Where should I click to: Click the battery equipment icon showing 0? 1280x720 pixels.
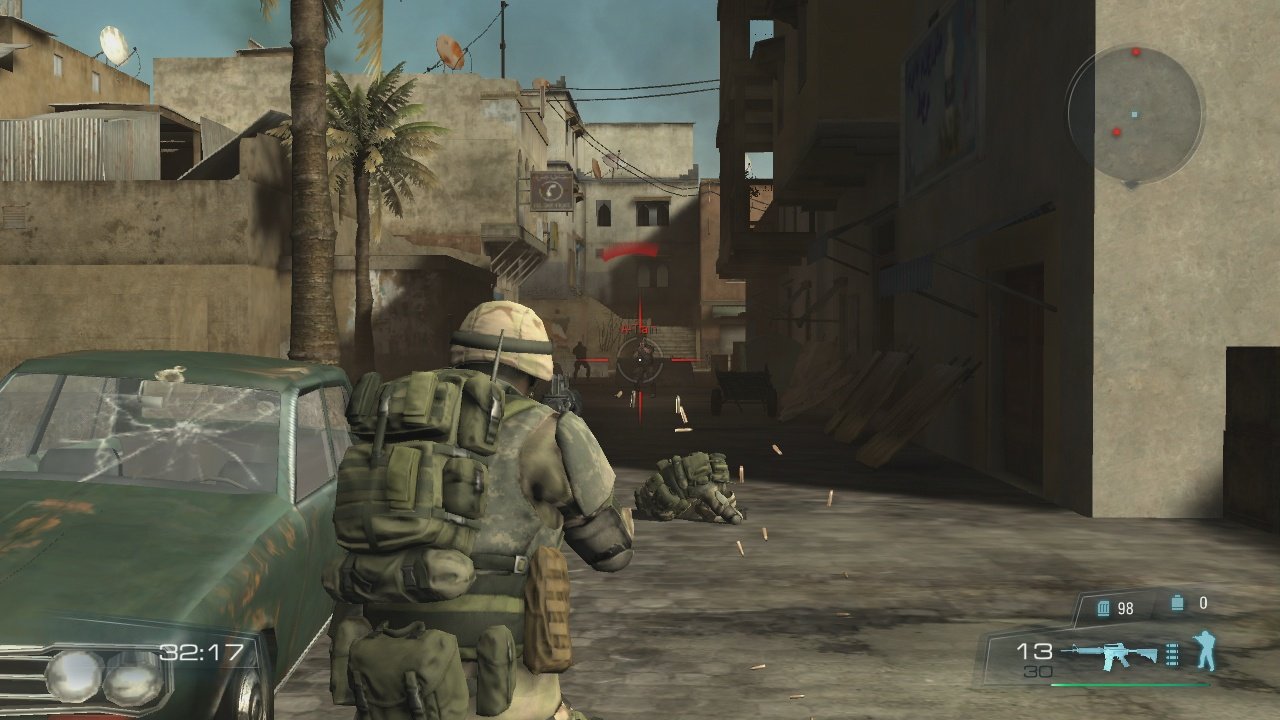click(x=1178, y=602)
